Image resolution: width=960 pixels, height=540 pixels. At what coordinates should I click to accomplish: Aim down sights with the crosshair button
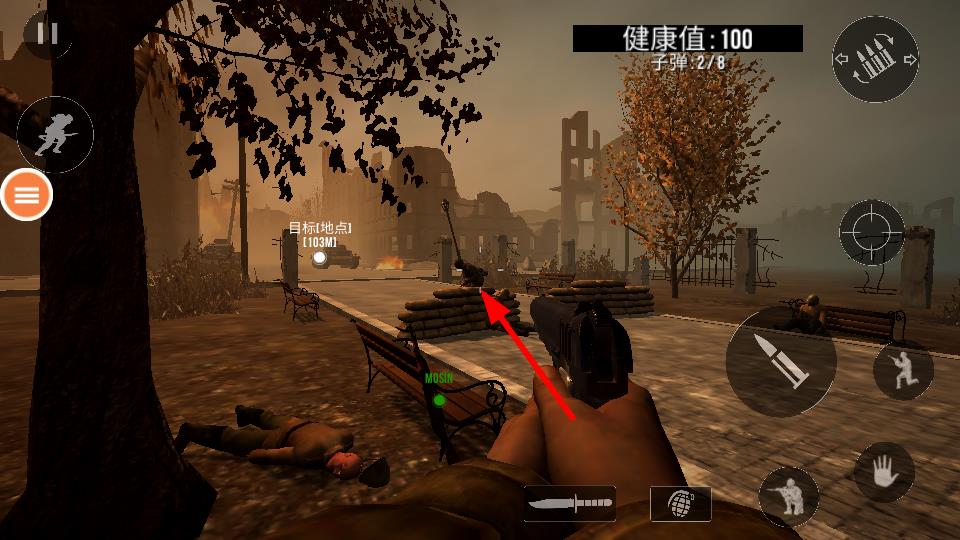(x=871, y=232)
